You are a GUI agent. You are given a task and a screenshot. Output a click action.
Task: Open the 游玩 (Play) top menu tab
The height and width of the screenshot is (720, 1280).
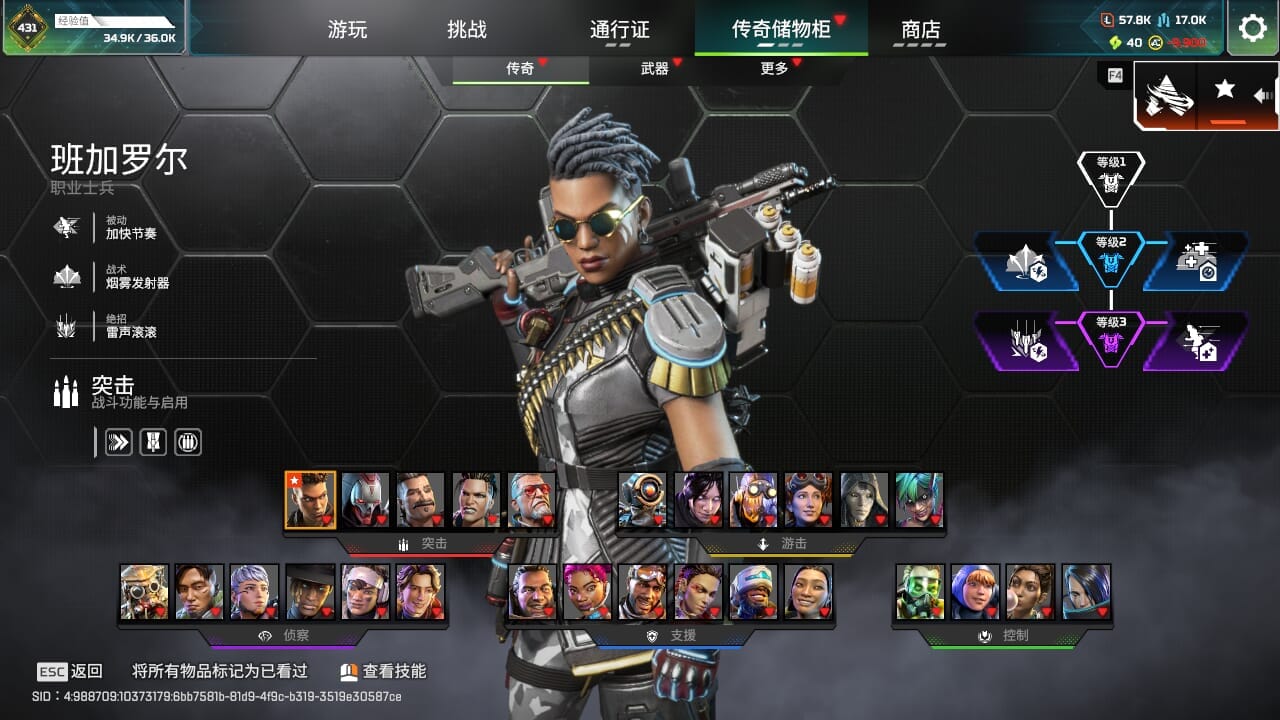pyautogui.click(x=348, y=29)
